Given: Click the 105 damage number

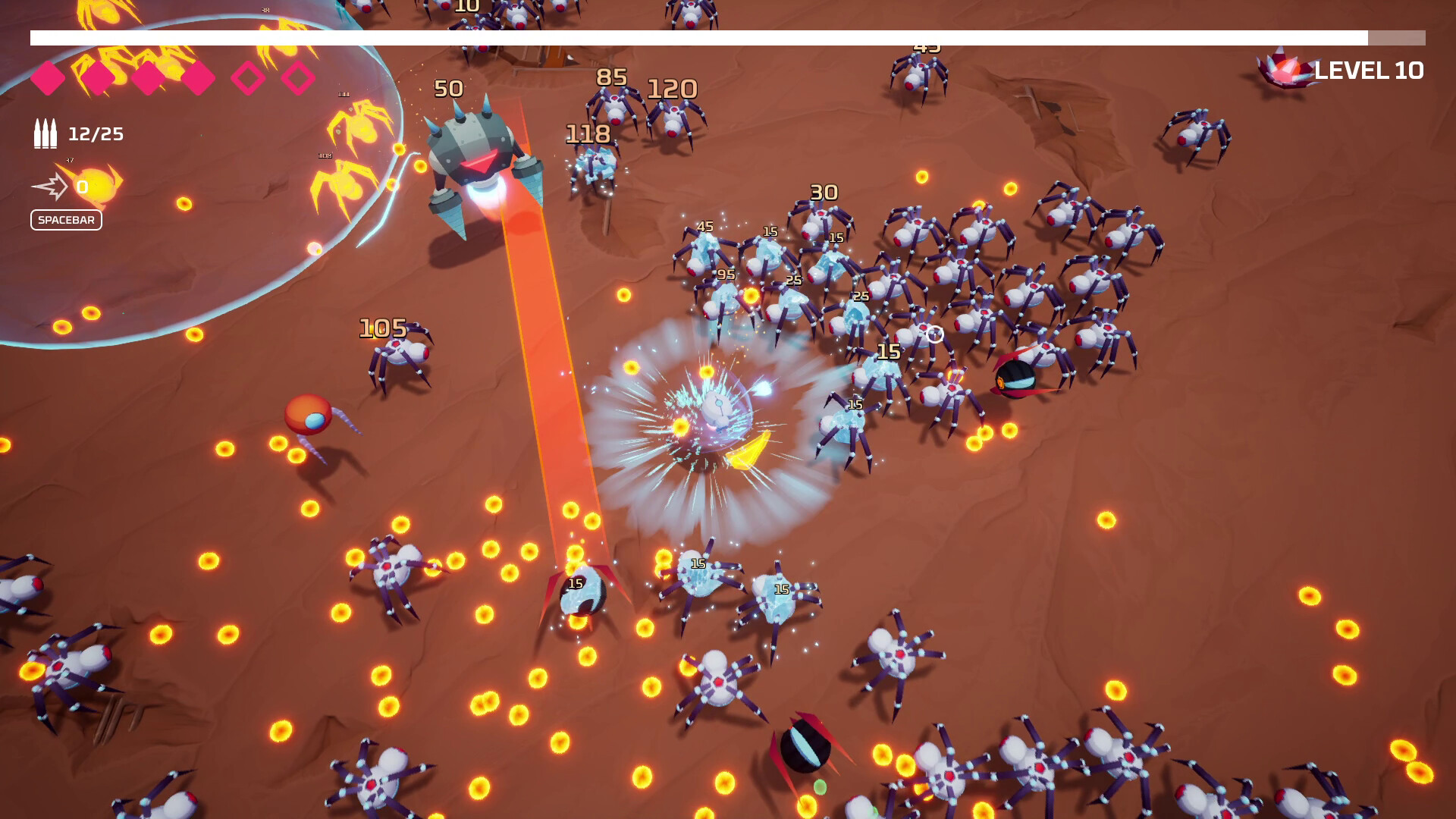Looking at the screenshot, I should (x=382, y=329).
